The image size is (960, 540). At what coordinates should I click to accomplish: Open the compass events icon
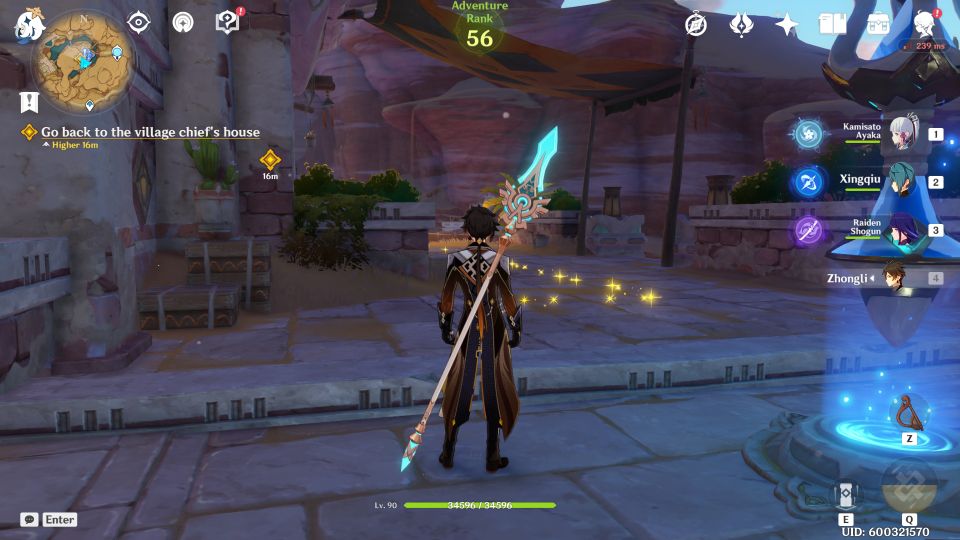(696, 25)
